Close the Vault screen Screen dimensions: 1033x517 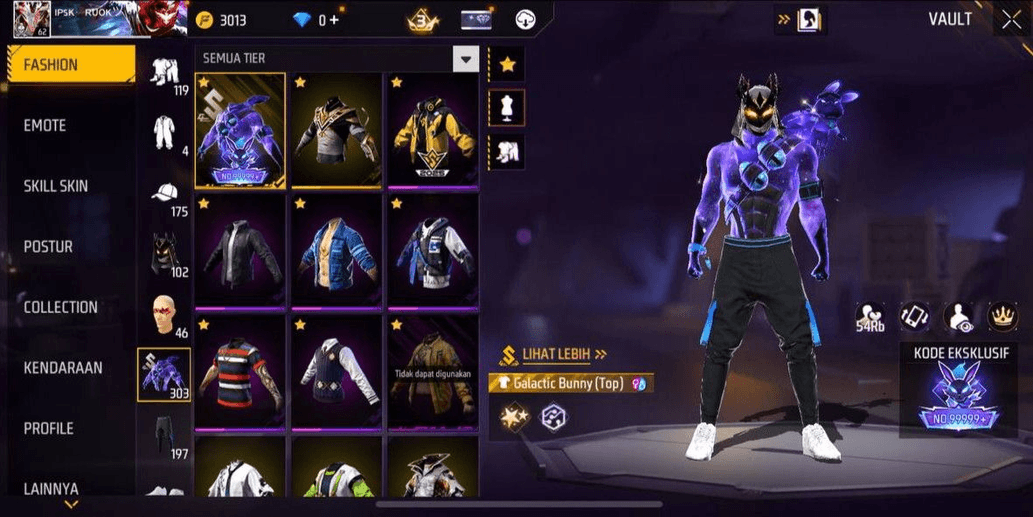[1011, 20]
